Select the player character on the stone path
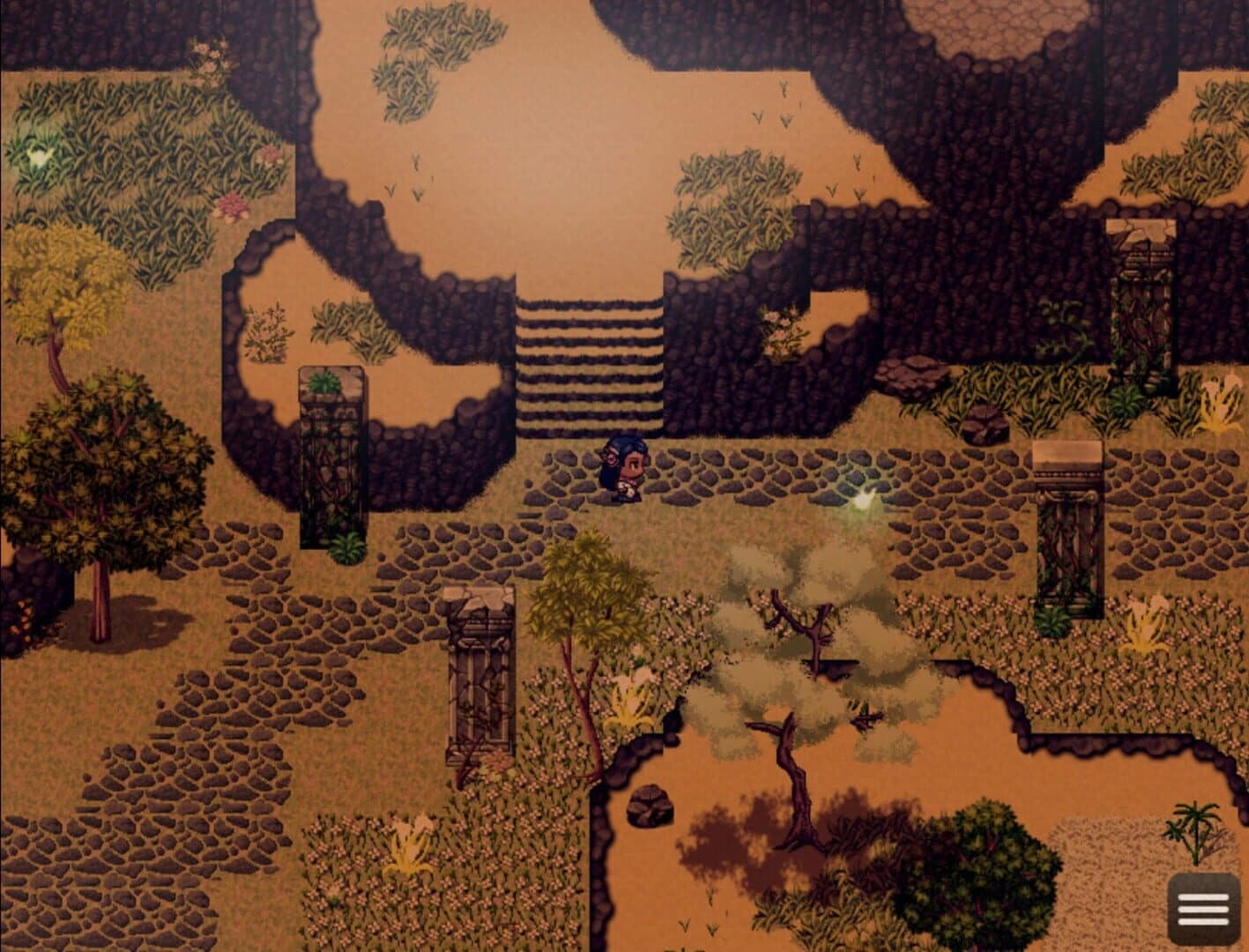The height and width of the screenshot is (952, 1249). pyautogui.click(x=622, y=467)
